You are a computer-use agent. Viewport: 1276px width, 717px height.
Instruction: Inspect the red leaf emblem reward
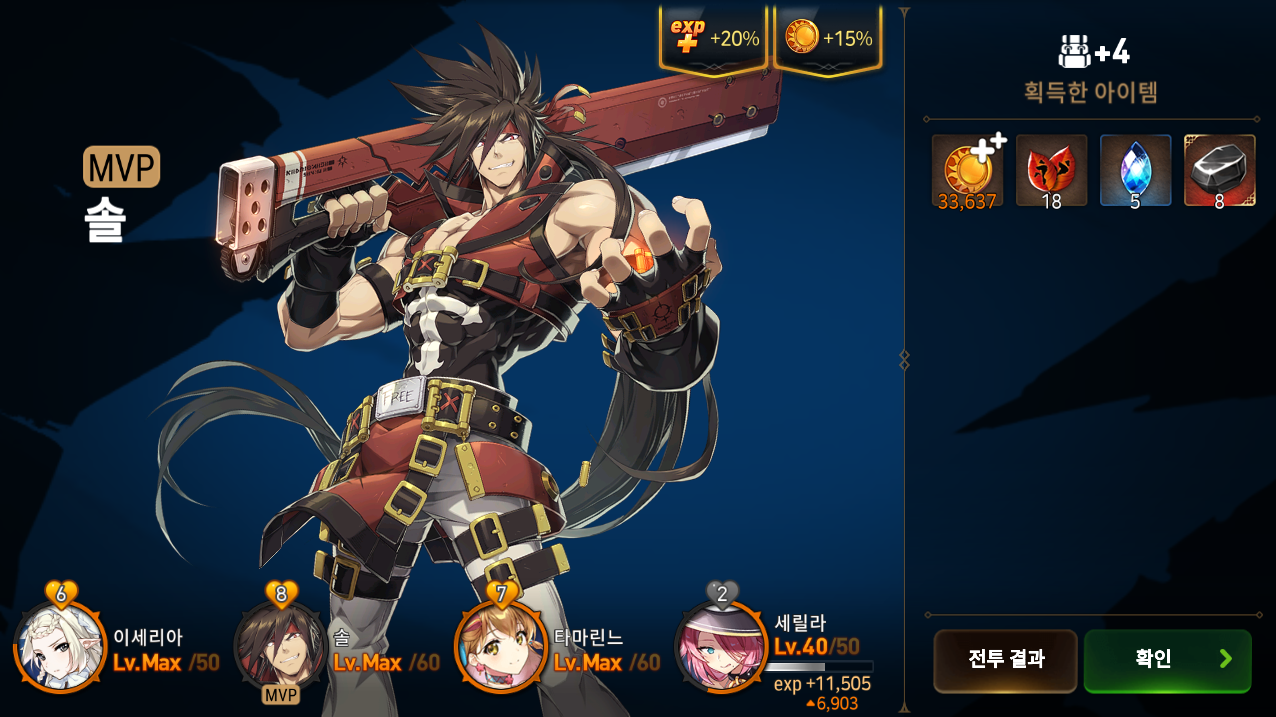pyautogui.click(x=1051, y=170)
